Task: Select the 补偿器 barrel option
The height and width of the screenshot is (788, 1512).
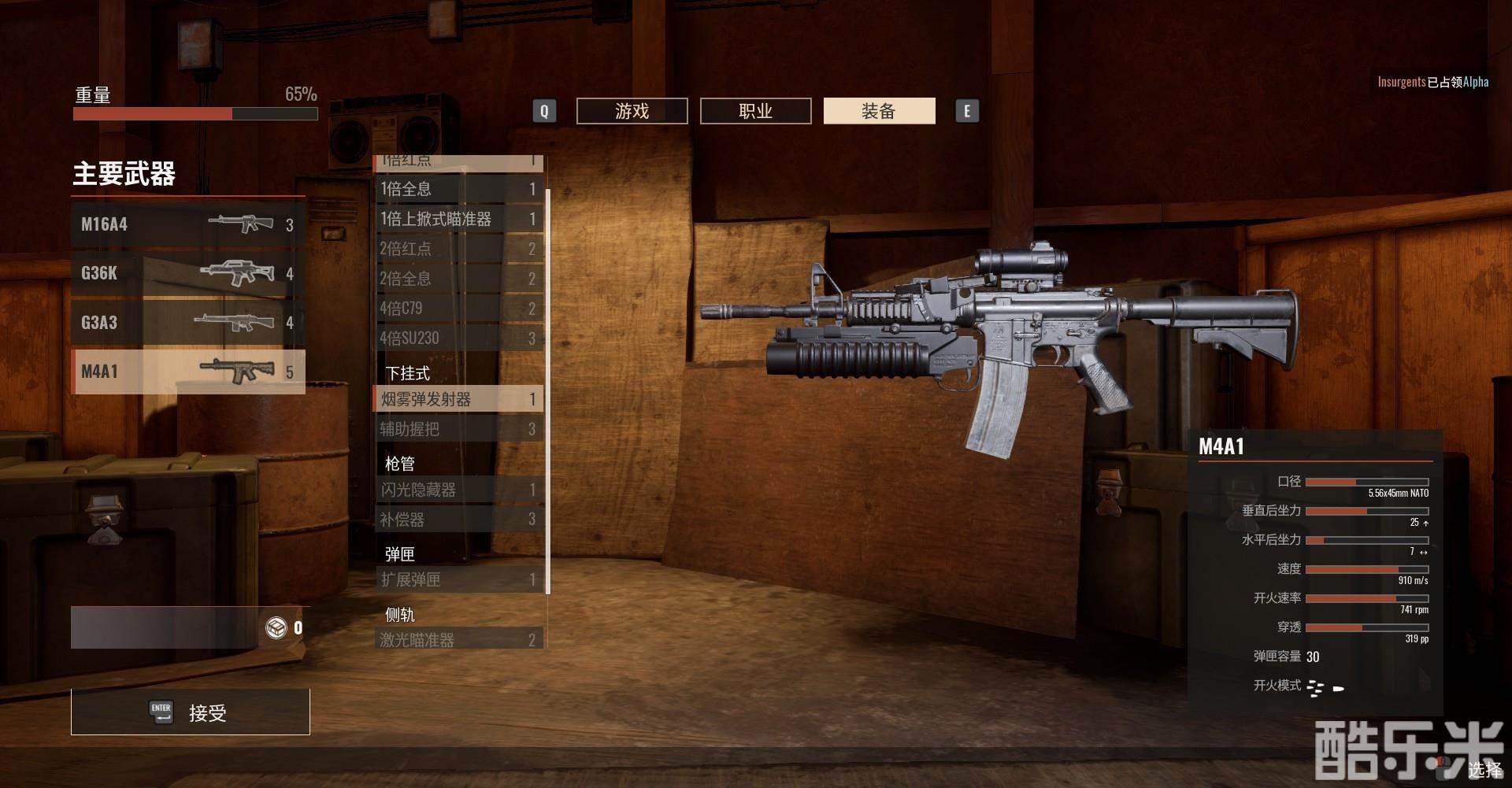Action: 458,520
